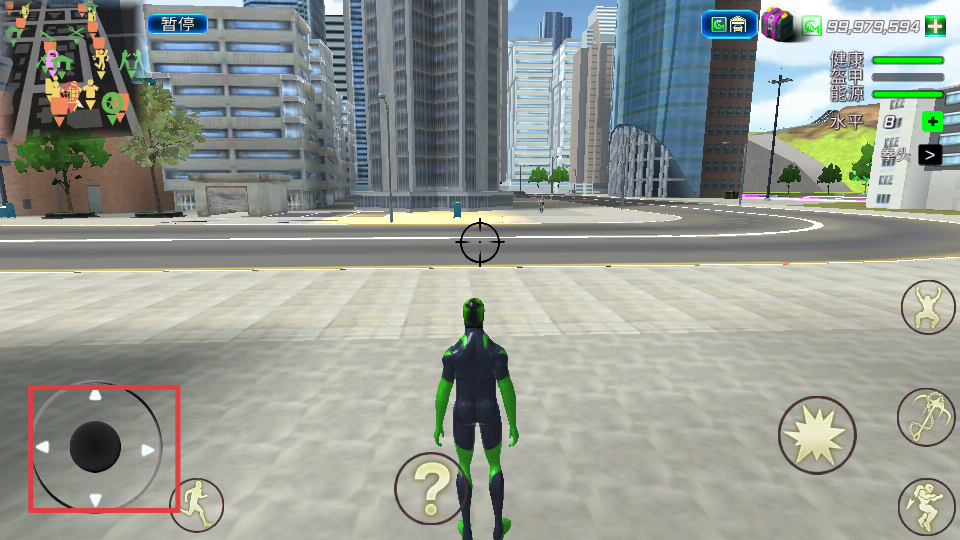Activate the jump action button
This screenshot has width=960, height=540.
(x=928, y=307)
